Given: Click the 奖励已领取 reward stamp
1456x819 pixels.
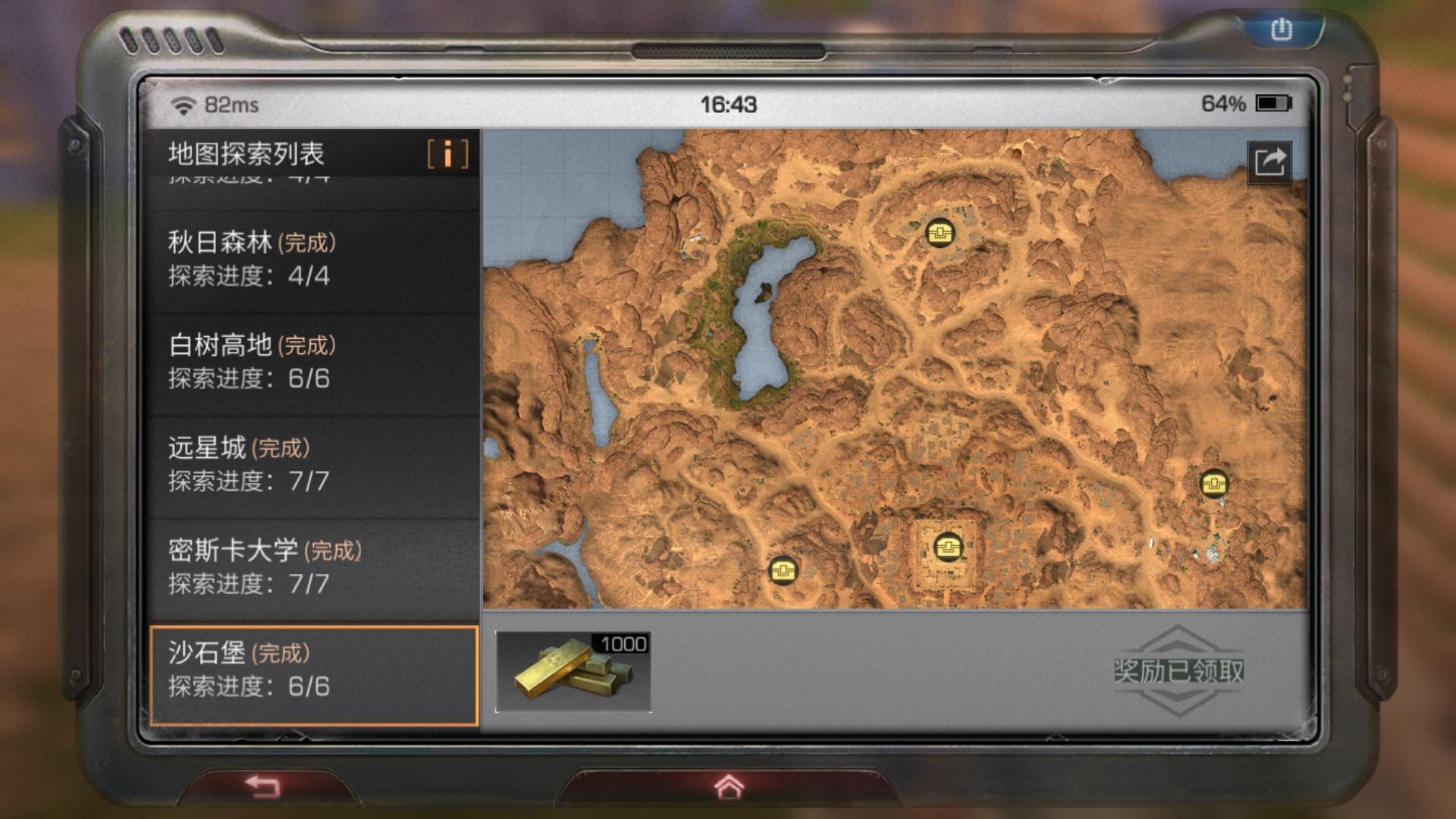Looking at the screenshot, I should [1178, 671].
